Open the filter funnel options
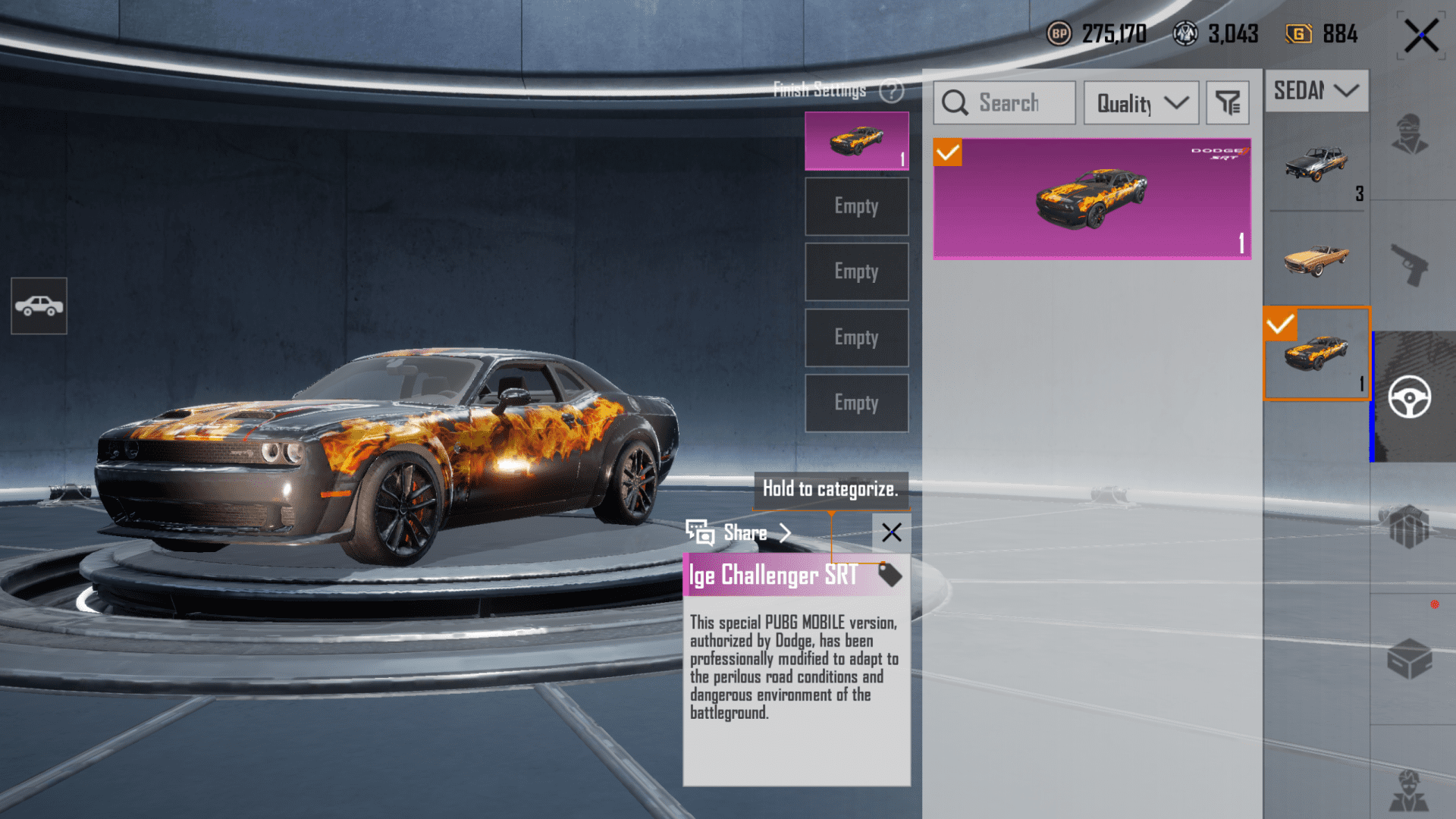This screenshot has height=819, width=1456. tap(1227, 103)
